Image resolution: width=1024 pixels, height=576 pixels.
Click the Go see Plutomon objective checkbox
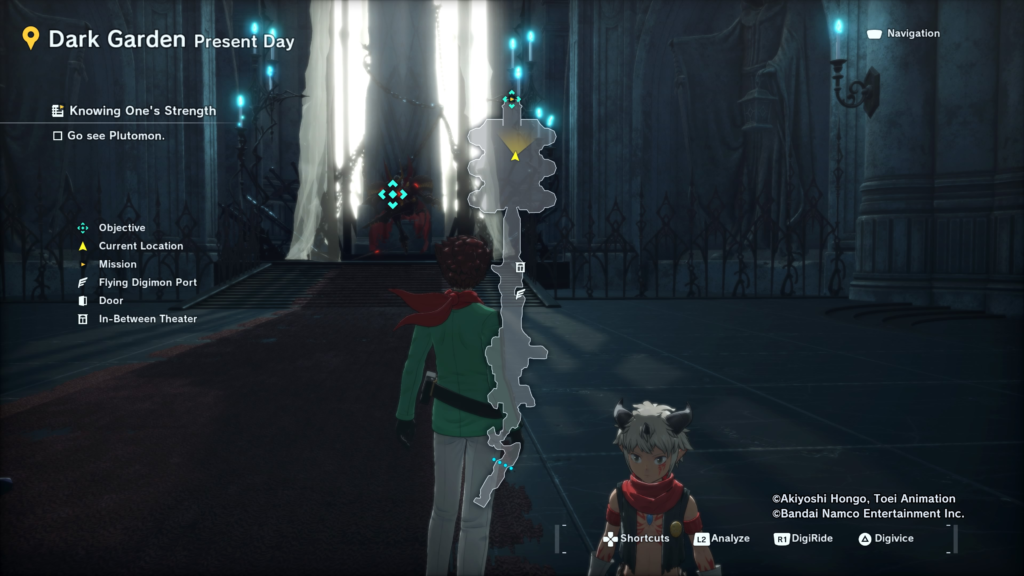(x=58, y=135)
